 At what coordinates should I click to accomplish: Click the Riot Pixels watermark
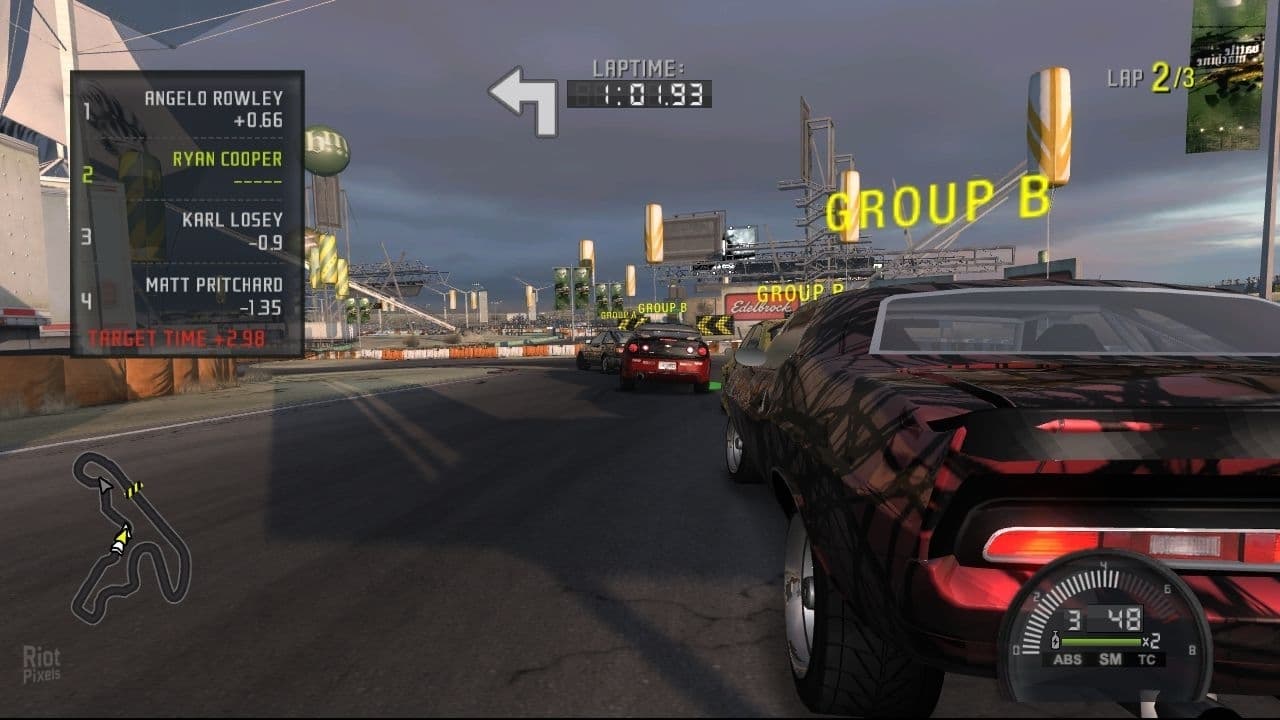click(x=42, y=665)
